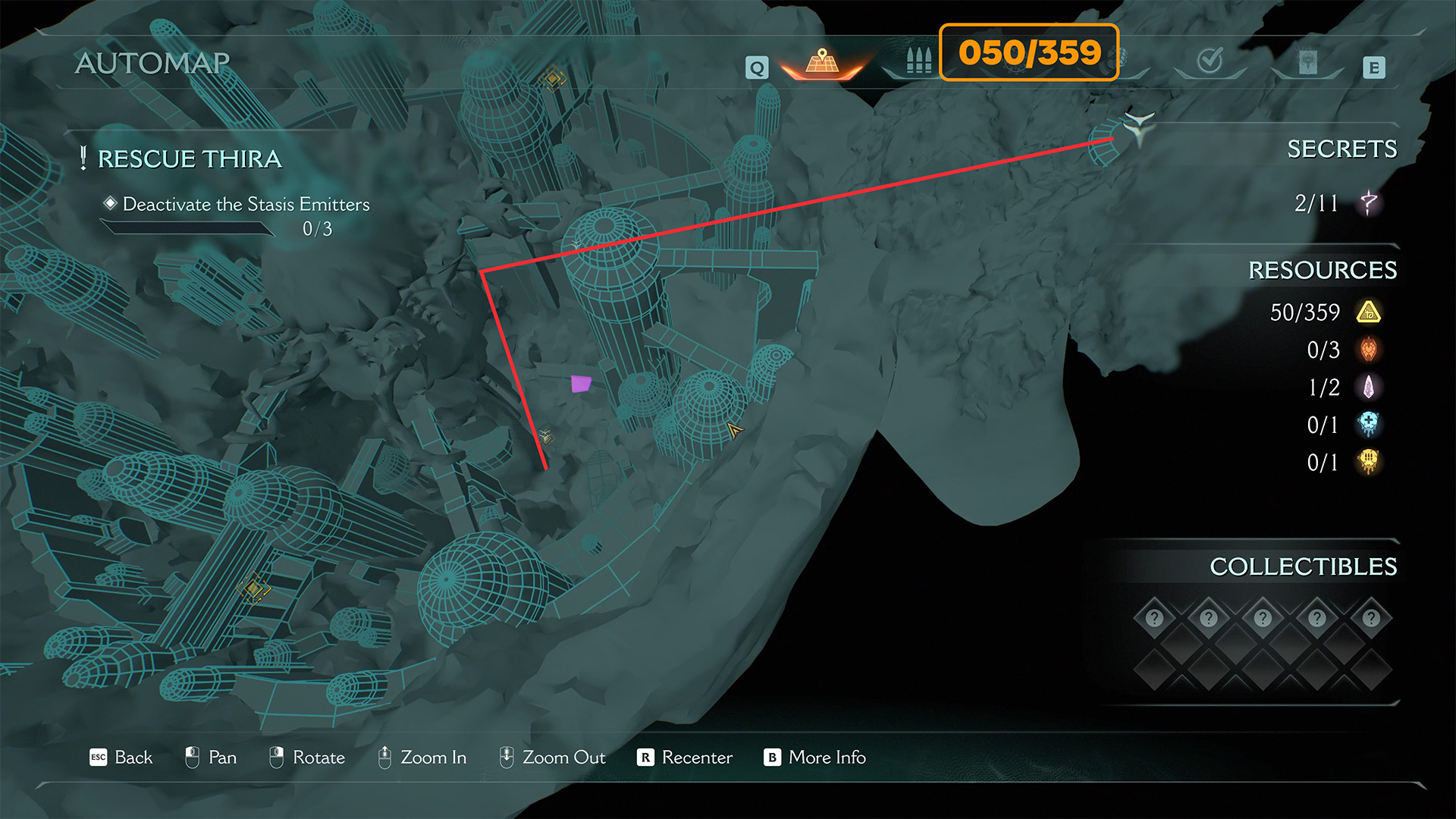Switch to the banner codex tab
This screenshot has width=1456, height=819.
[1307, 62]
